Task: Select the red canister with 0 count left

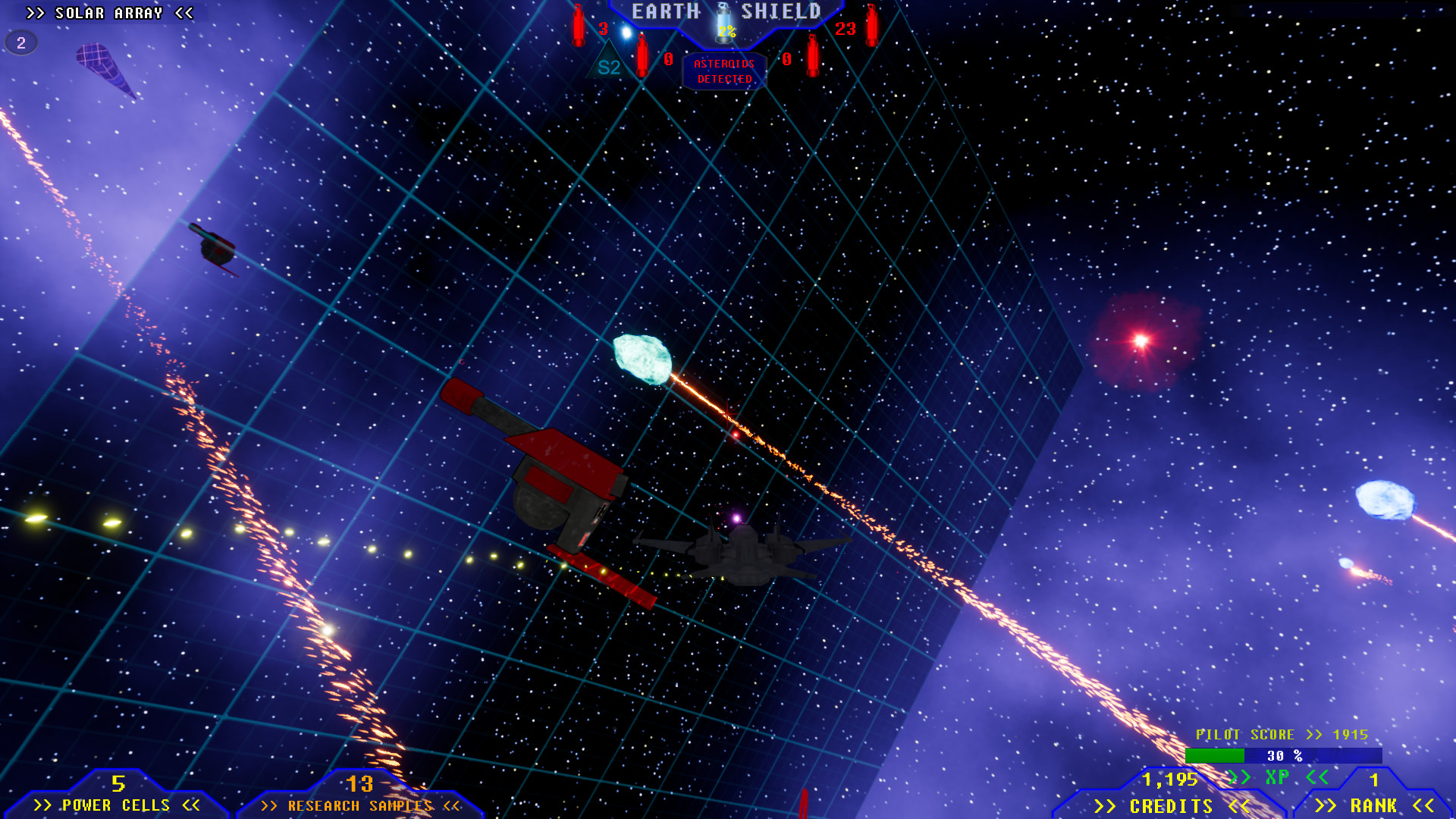Action: [x=642, y=55]
